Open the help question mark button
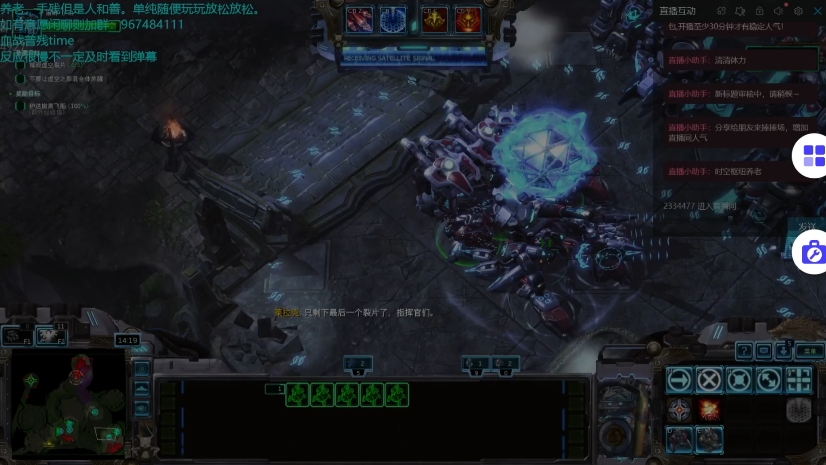 coord(743,351)
